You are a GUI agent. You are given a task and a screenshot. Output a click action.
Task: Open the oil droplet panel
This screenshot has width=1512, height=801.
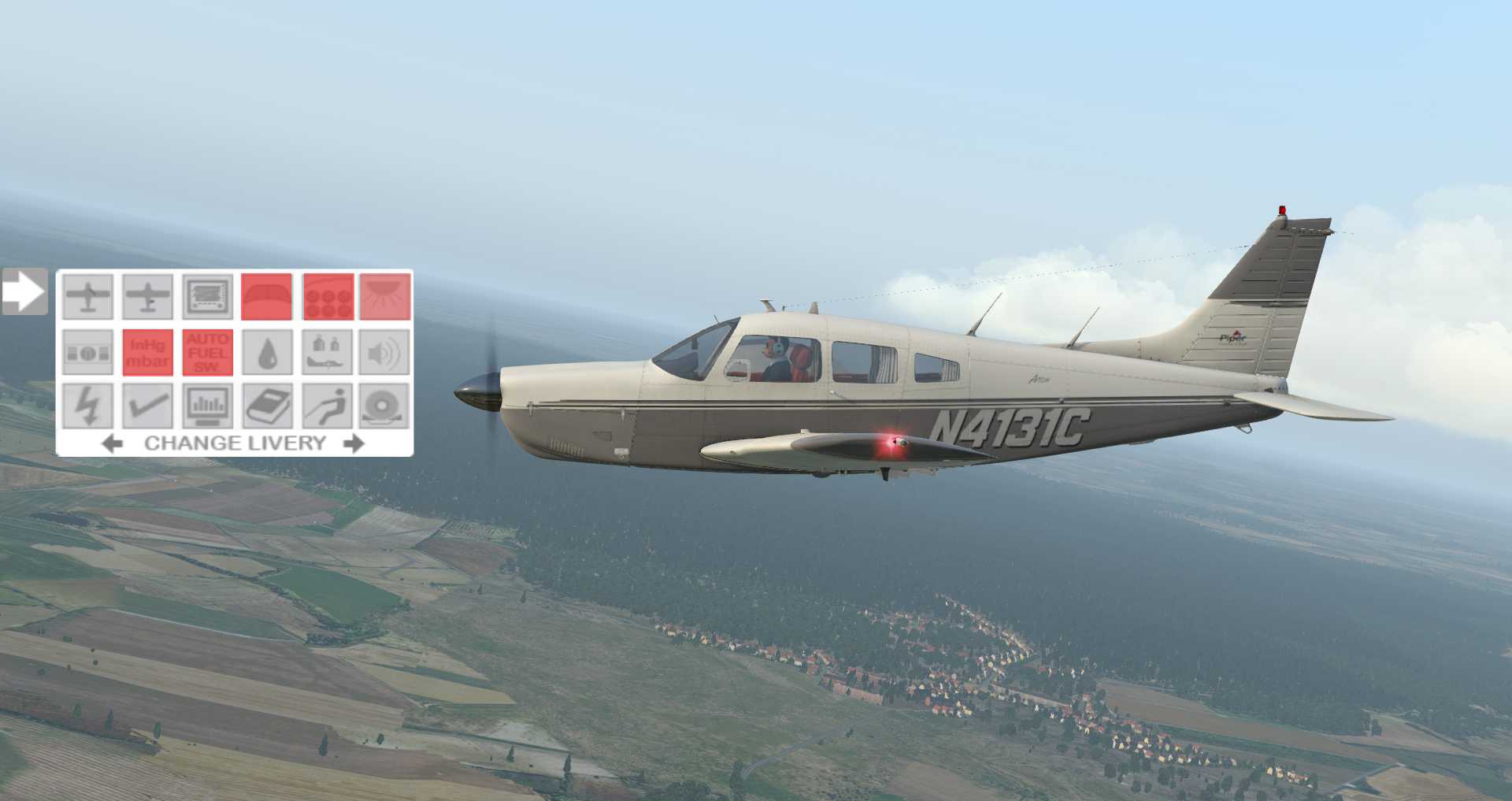[267, 352]
